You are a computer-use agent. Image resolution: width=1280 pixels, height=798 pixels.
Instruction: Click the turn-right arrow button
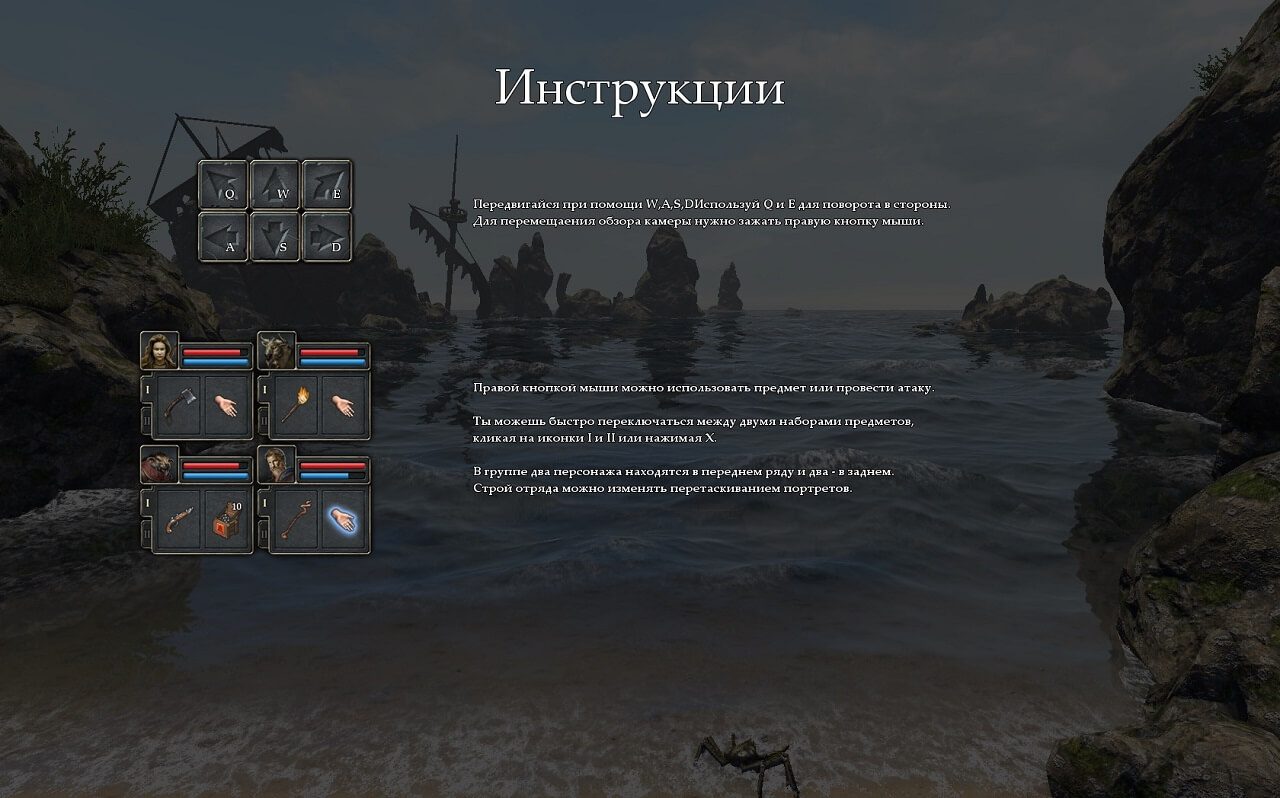click(327, 185)
